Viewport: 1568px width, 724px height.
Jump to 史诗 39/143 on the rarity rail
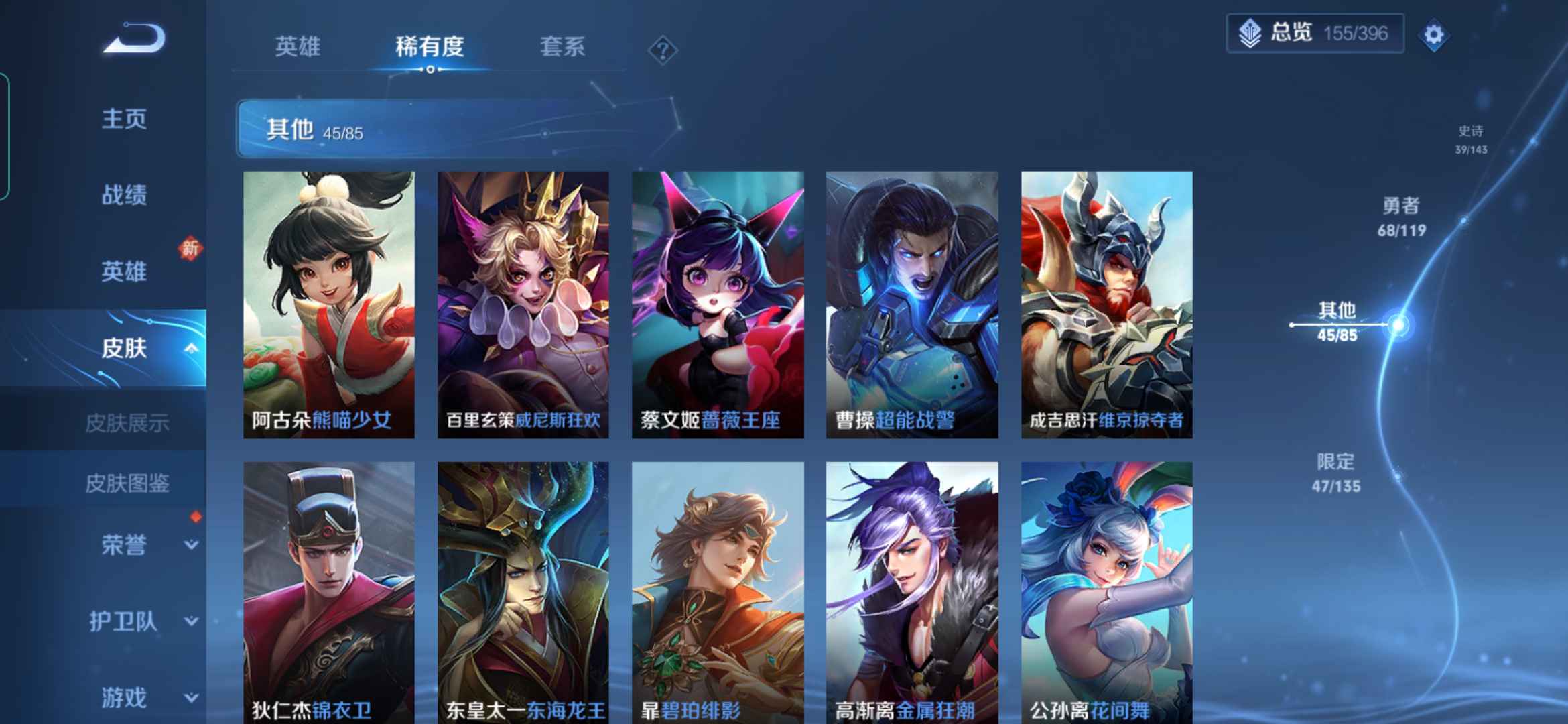pos(1472,141)
